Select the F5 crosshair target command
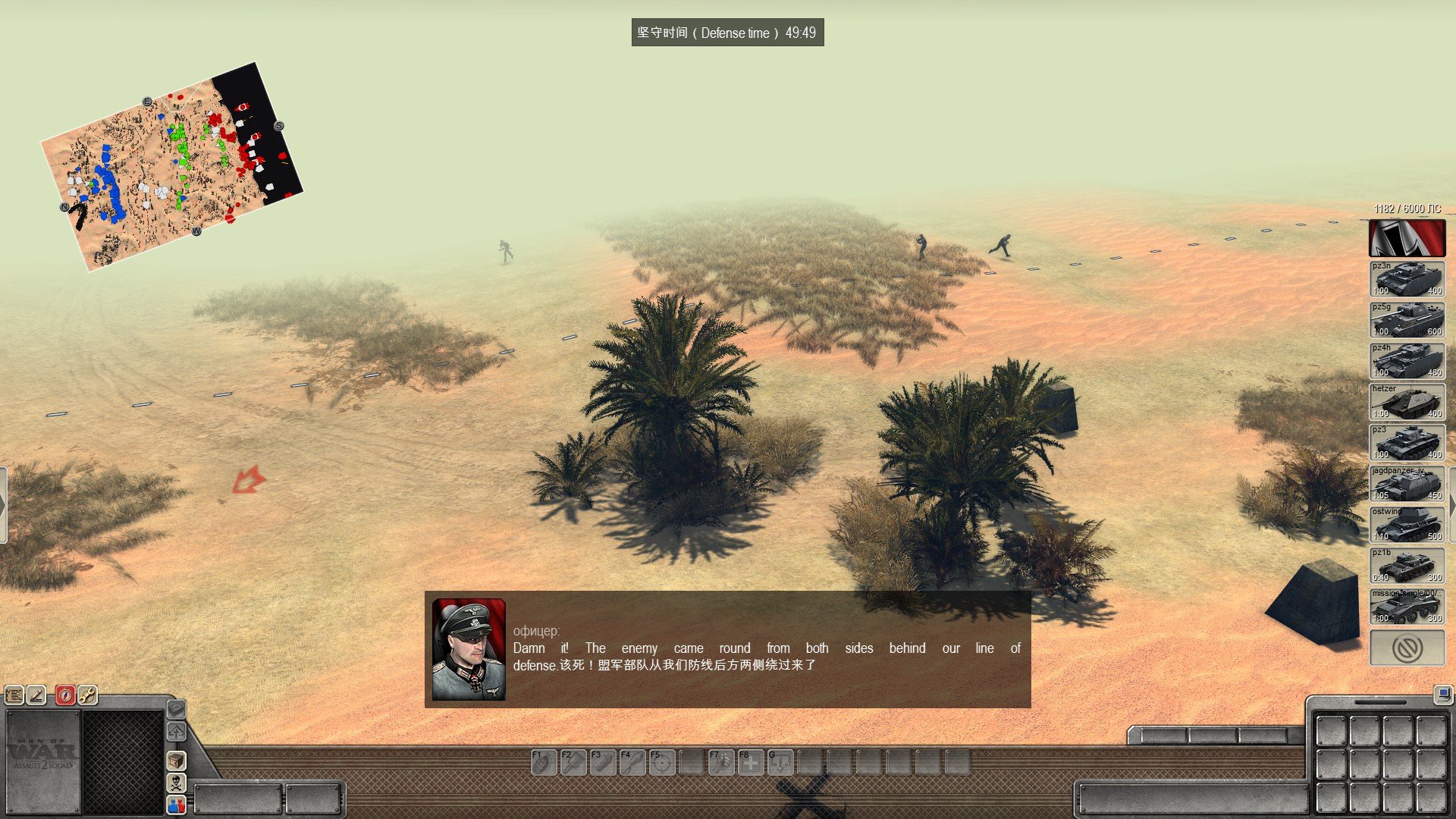Image resolution: width=1456 pixels, height=819 pixels. tap(662, 762)
